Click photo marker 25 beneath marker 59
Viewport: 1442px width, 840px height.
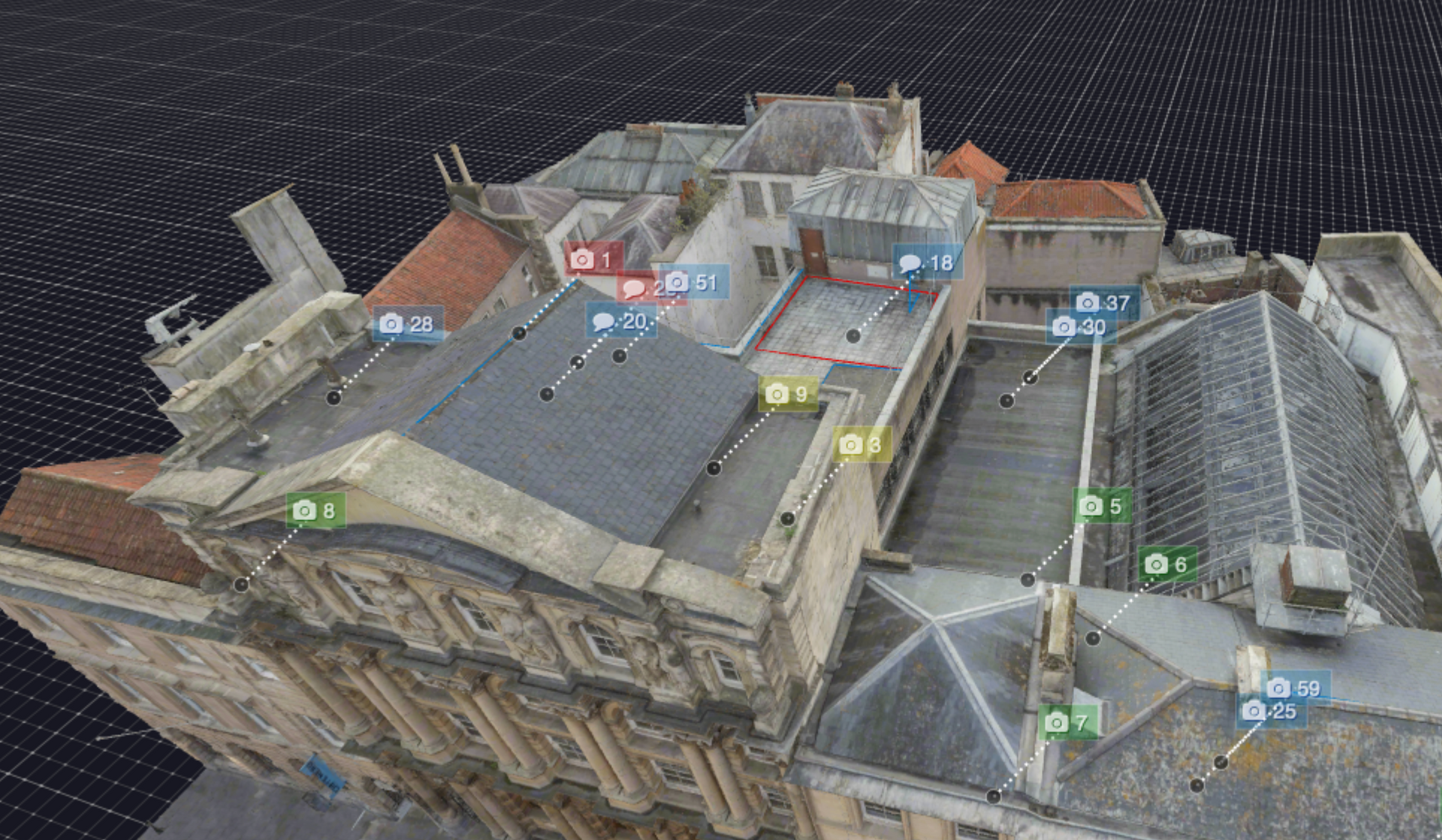click(1269, 709)
